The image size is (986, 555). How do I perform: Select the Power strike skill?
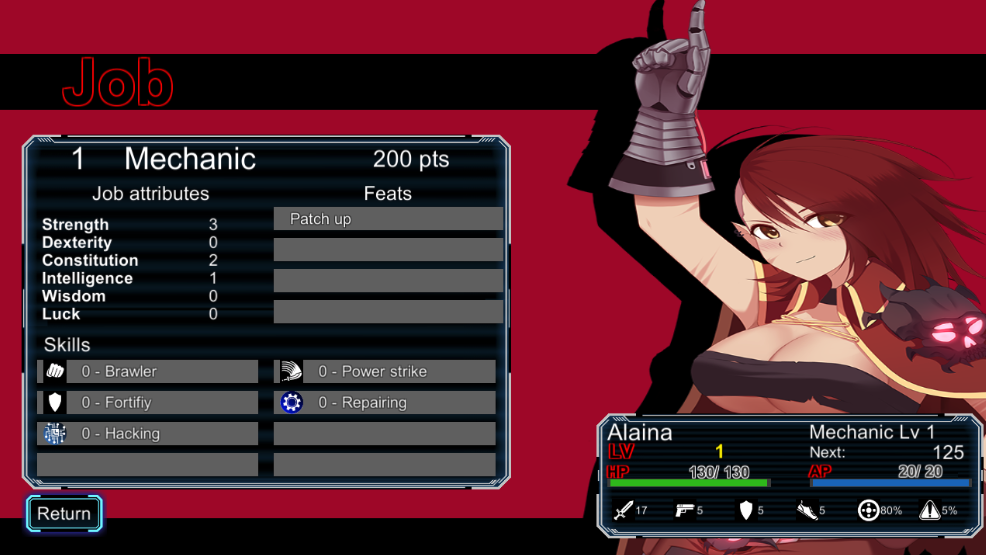[x=385, y=371]
